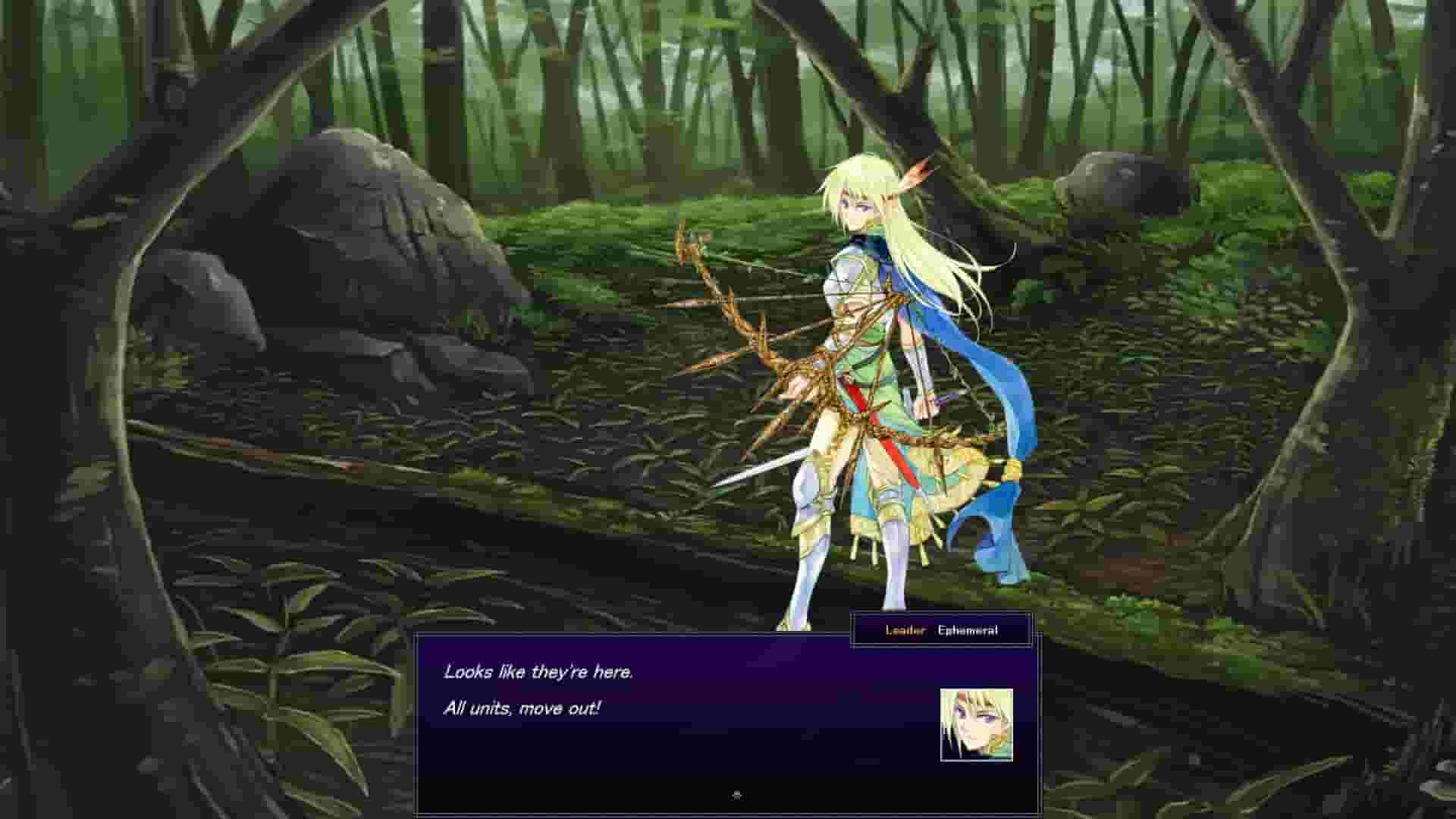The width and height of the screenshot is (1456, 819).
Task: Select the Leader label on the nameplate
Action: click(905, 629)
